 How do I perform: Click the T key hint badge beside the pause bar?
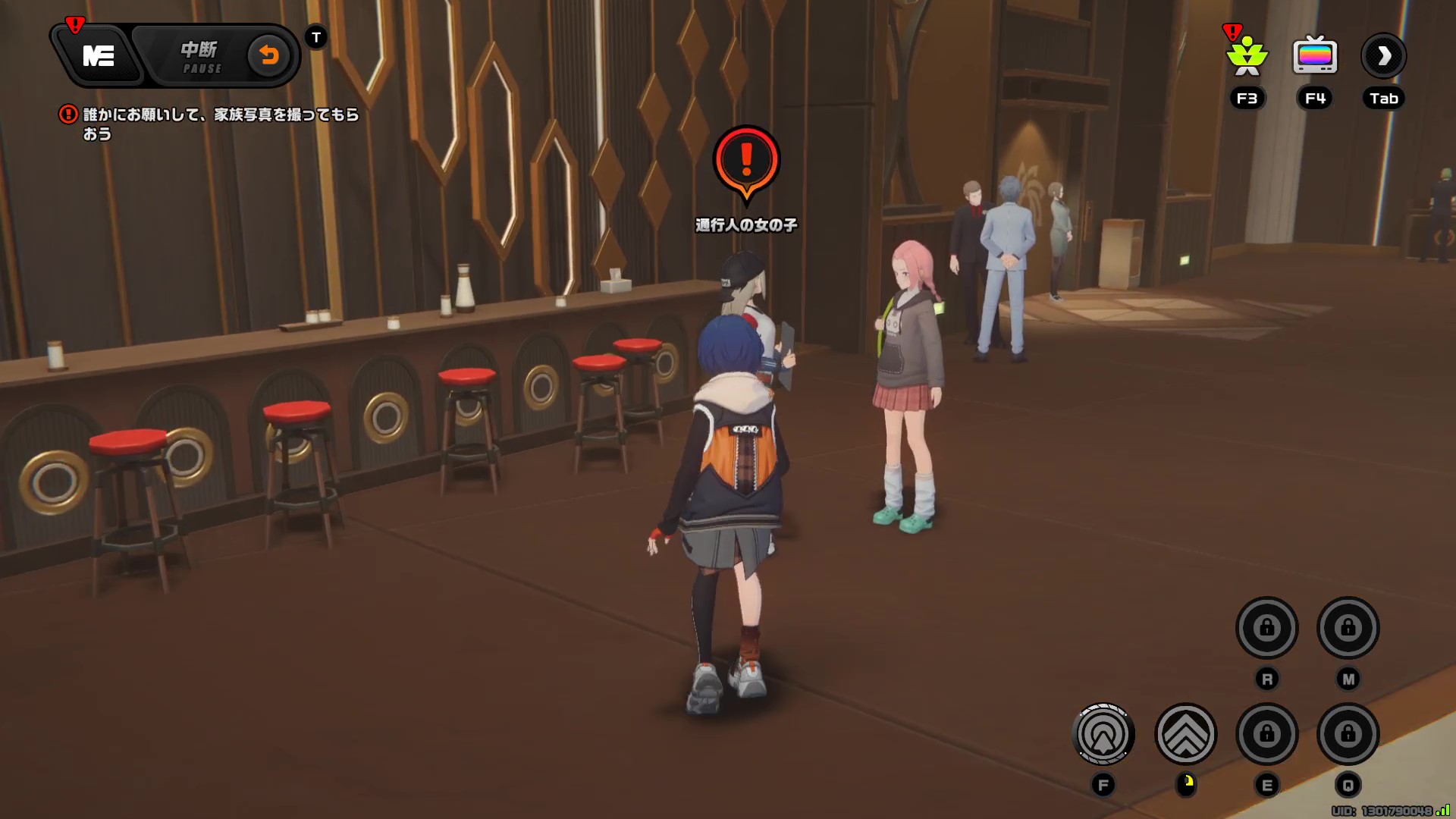(316, 36)
